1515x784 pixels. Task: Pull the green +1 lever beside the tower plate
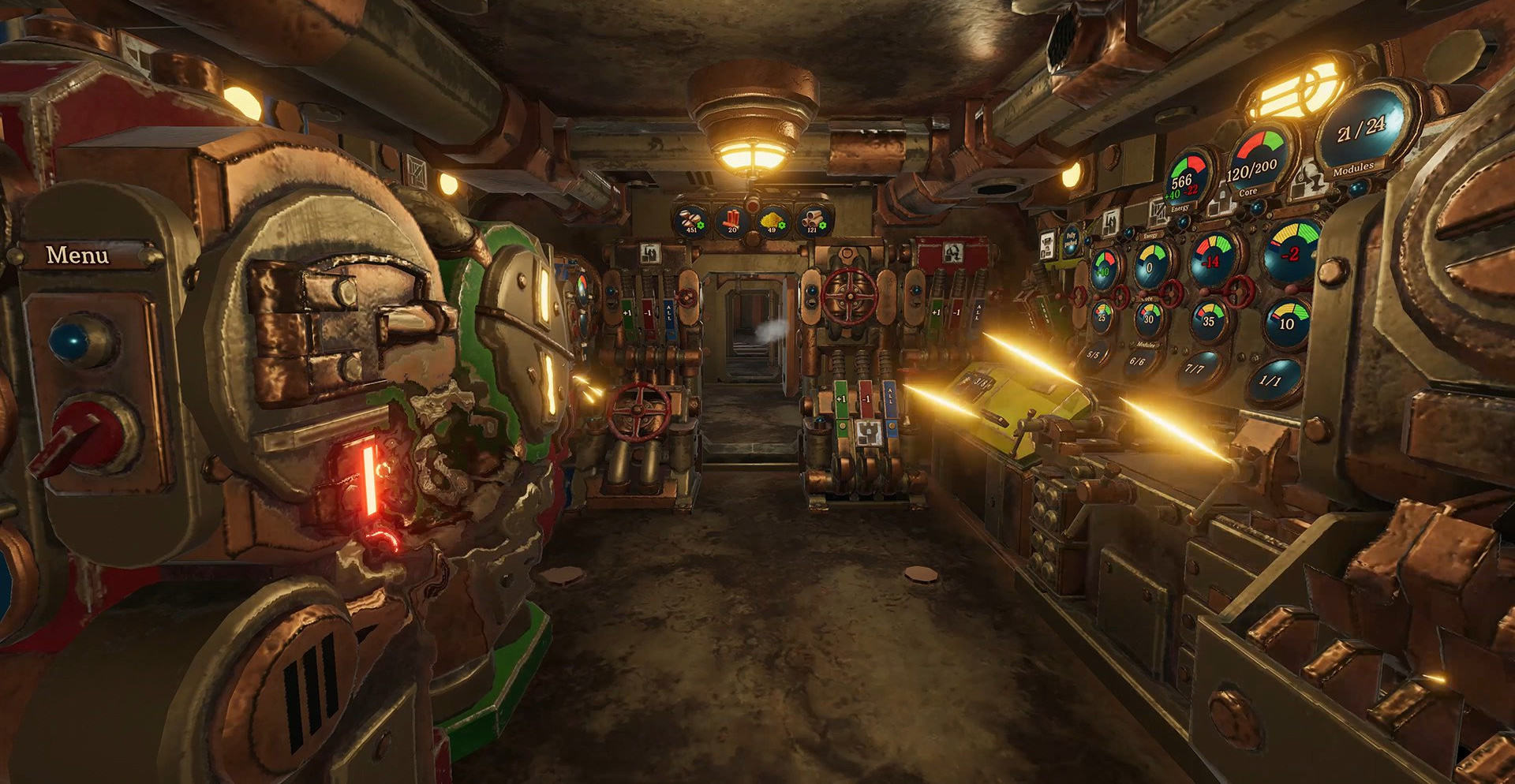tap(841, 401)
